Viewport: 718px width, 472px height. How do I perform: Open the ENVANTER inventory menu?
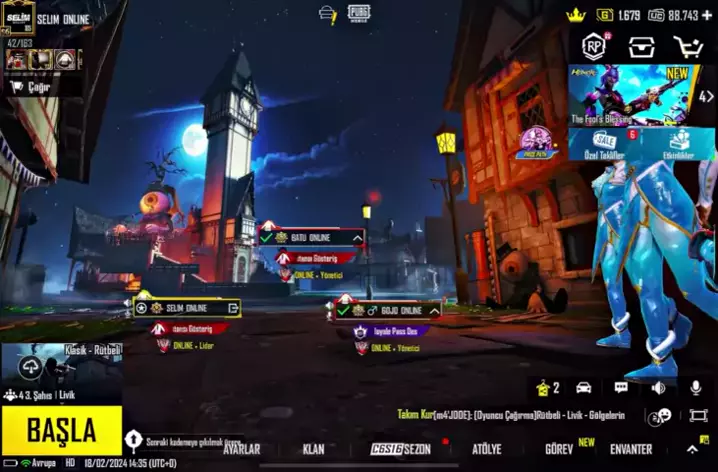[x=631, y=450]
